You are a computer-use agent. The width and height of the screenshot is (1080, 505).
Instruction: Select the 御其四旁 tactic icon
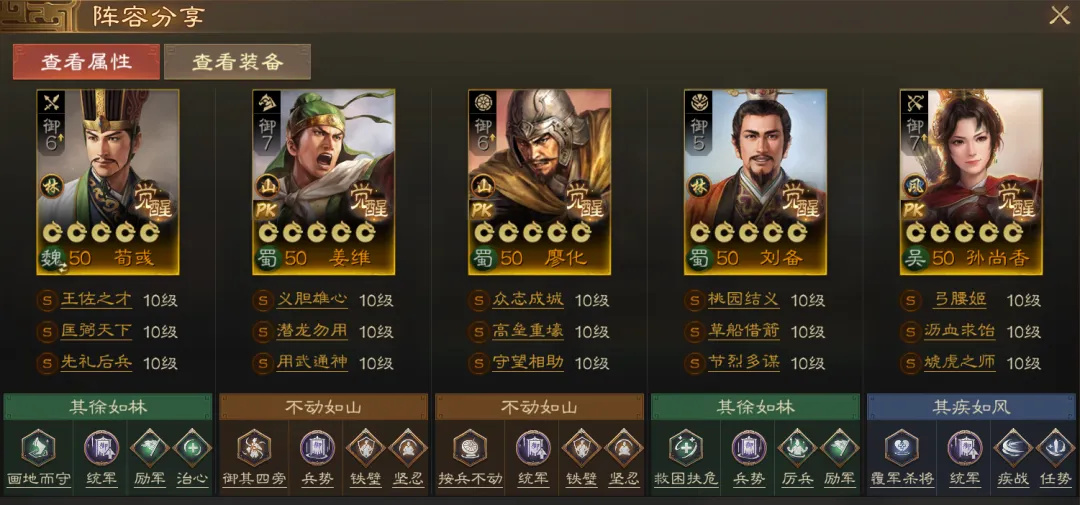[254, 449]
